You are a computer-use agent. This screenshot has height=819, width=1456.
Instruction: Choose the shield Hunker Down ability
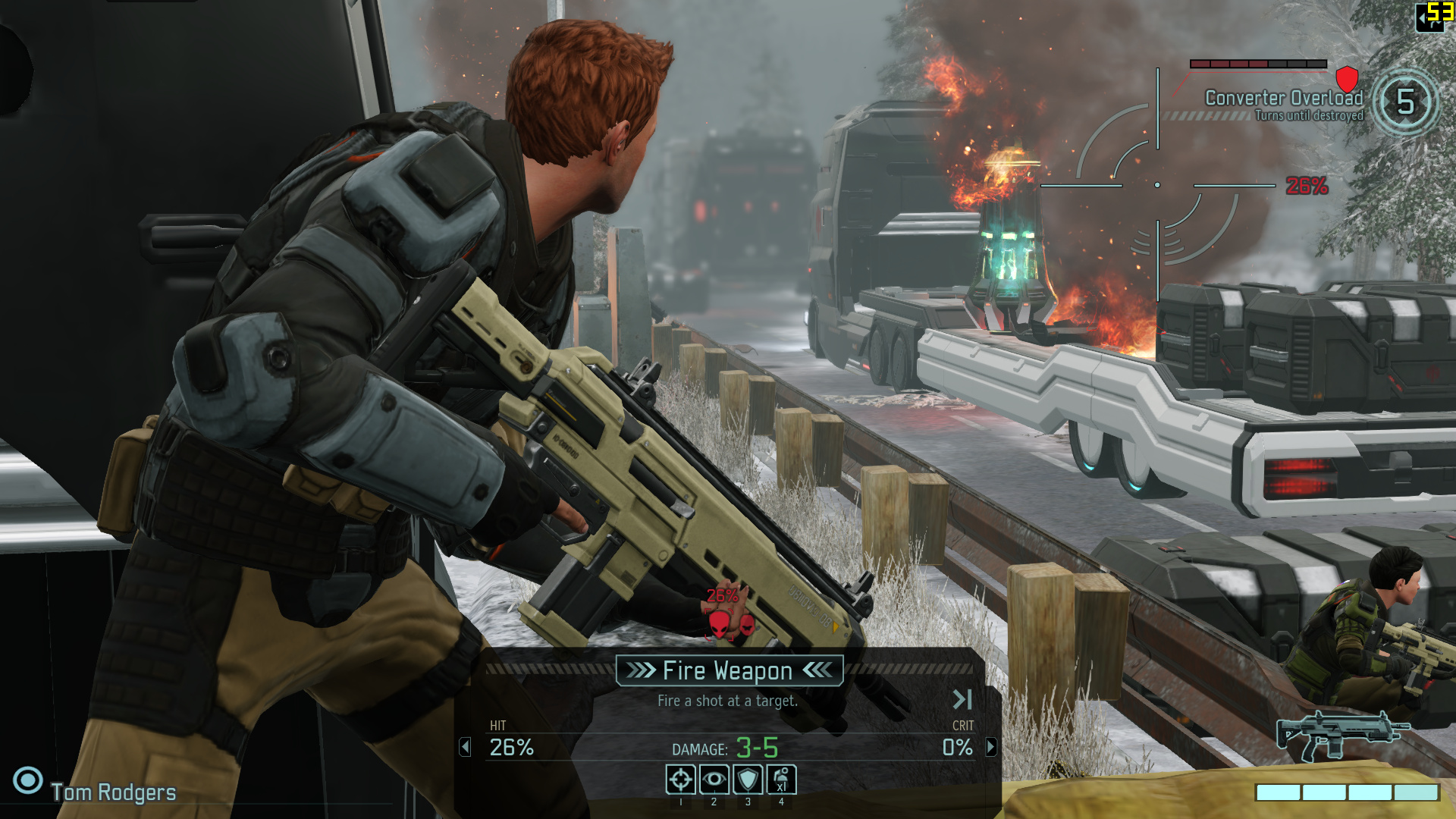point(748,780)
